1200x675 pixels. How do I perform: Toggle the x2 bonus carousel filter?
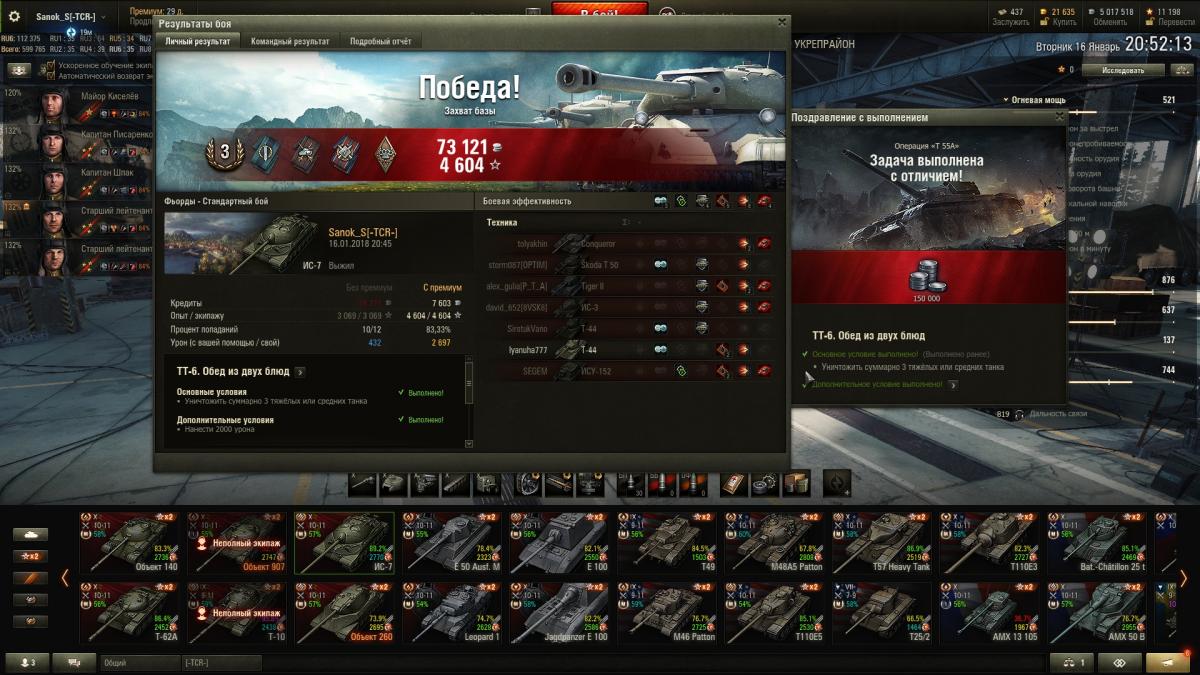30,556
